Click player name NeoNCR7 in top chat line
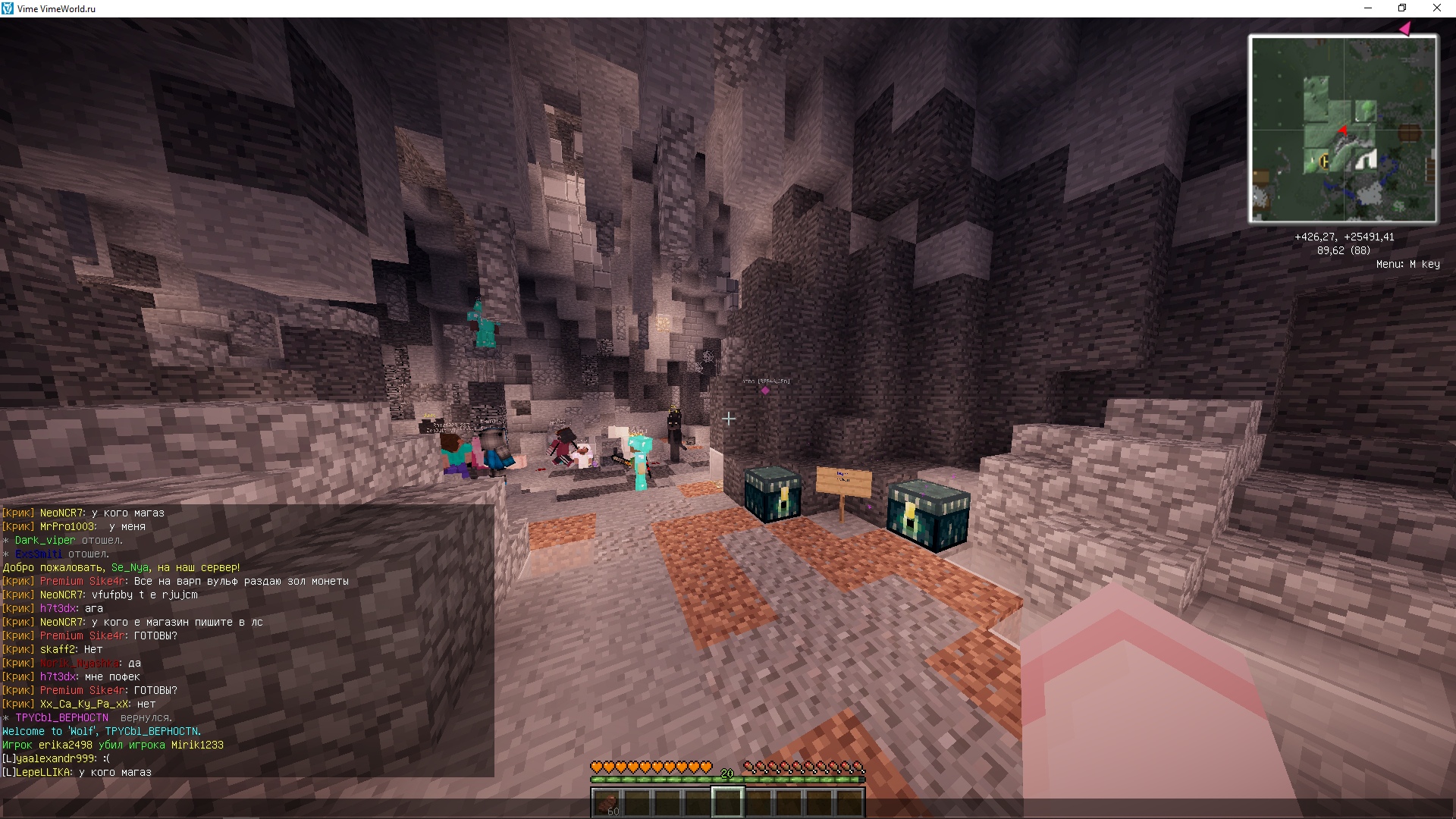 coord(64,513)
